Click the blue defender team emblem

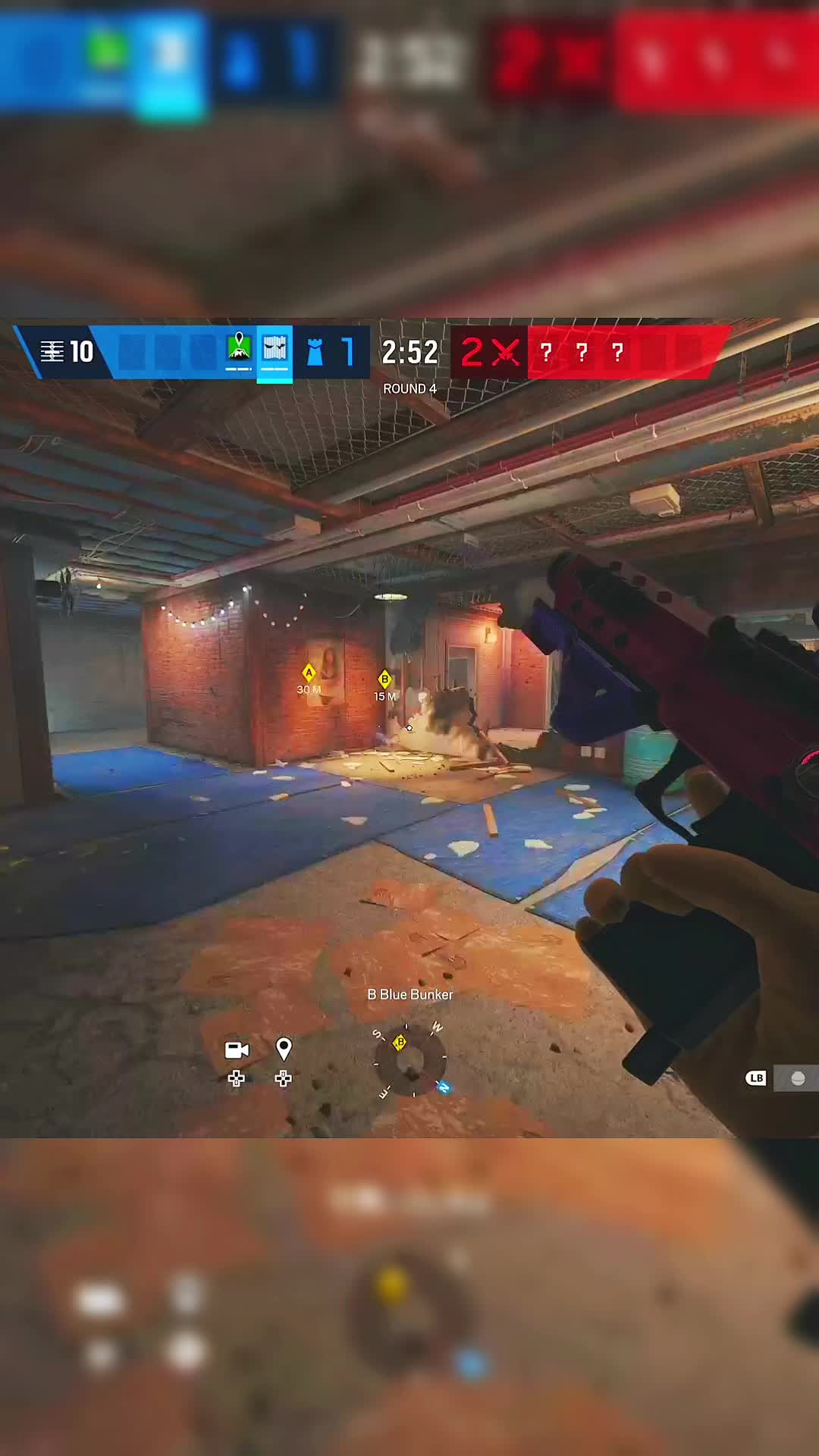point(315,352)
